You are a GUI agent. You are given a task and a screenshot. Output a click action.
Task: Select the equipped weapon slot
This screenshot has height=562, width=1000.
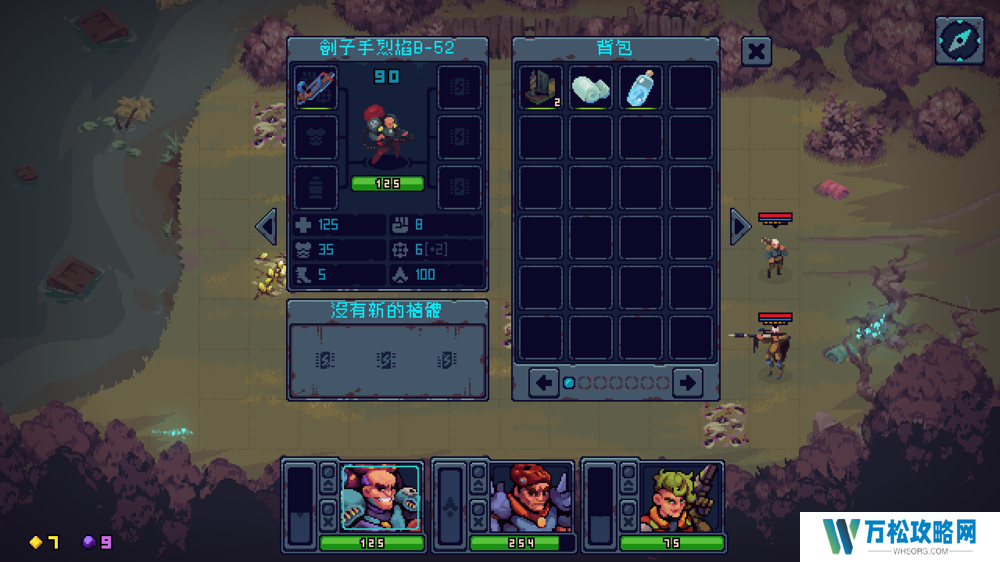316,88
